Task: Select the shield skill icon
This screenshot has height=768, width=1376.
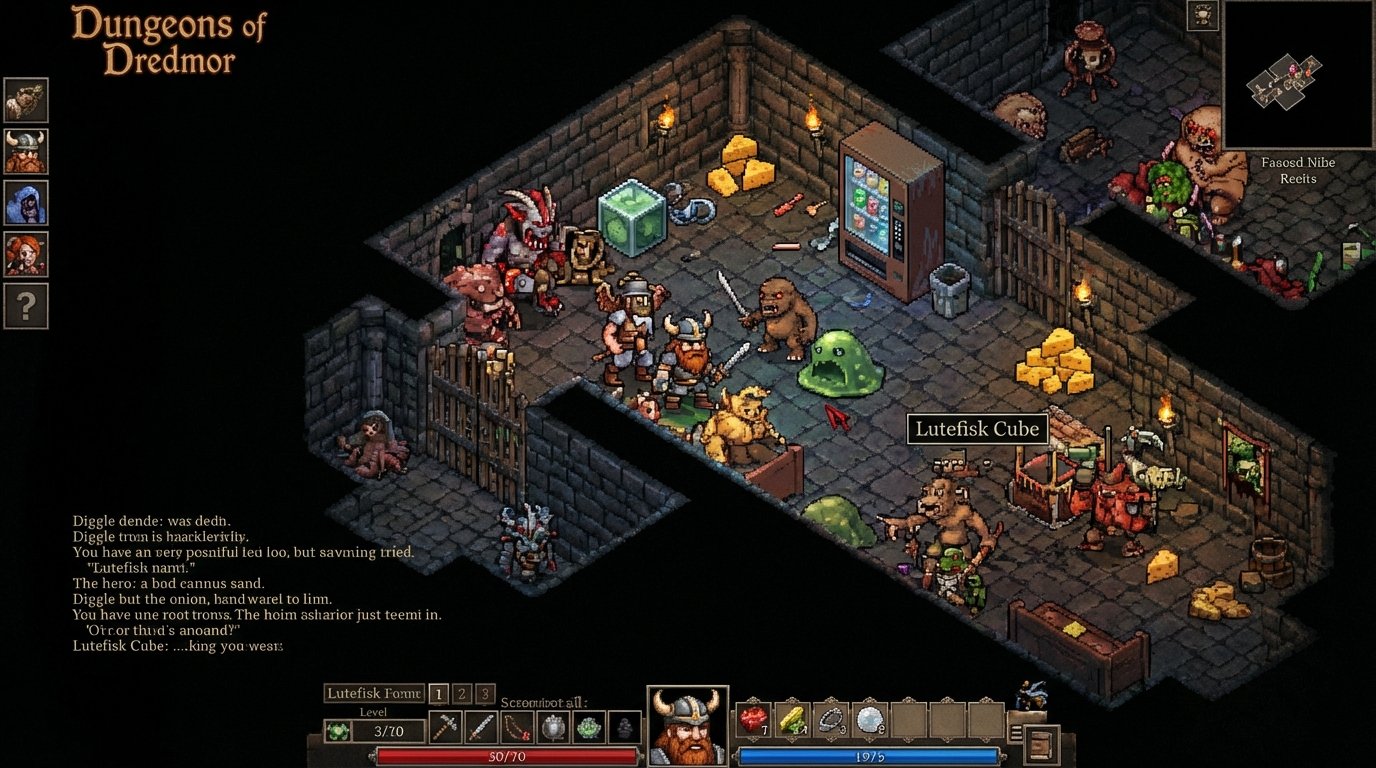Action: pos(553,727)
